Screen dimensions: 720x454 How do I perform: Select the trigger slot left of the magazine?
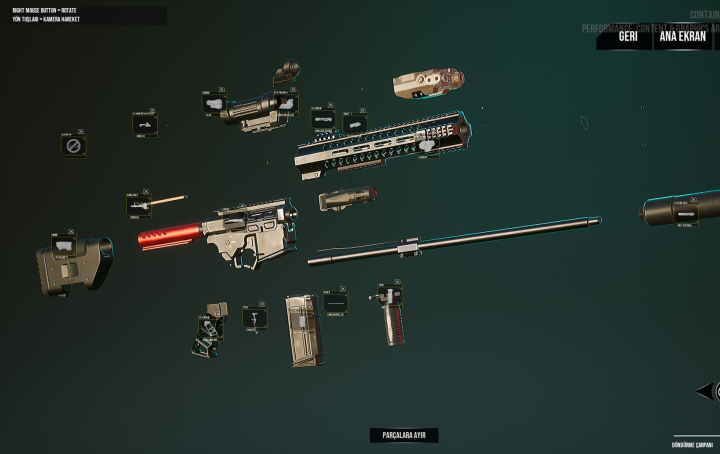[255, 318]
